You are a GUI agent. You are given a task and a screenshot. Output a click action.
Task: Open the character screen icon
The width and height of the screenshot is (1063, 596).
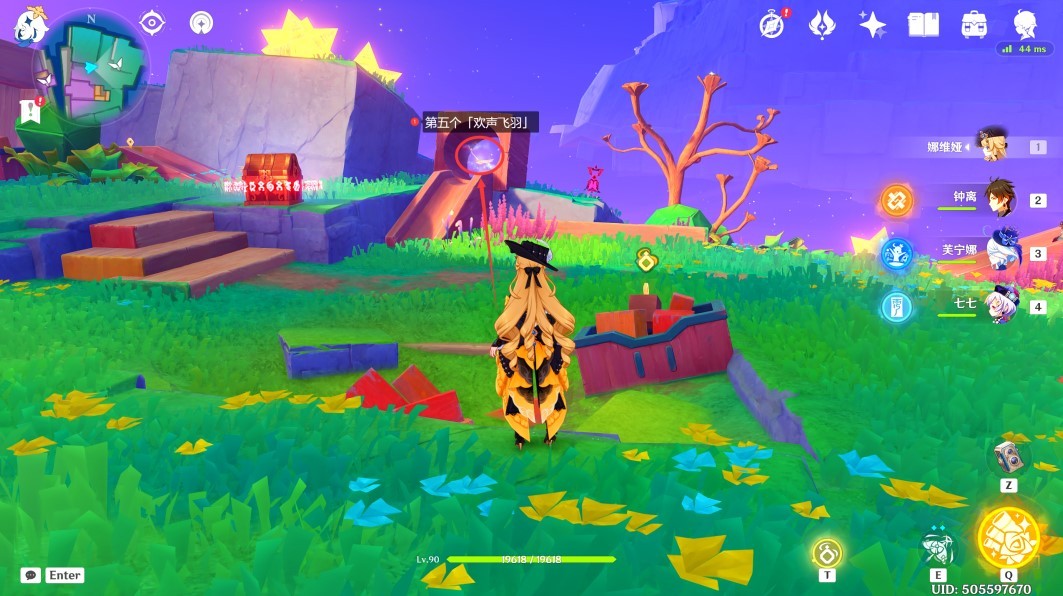(1023, 24)
